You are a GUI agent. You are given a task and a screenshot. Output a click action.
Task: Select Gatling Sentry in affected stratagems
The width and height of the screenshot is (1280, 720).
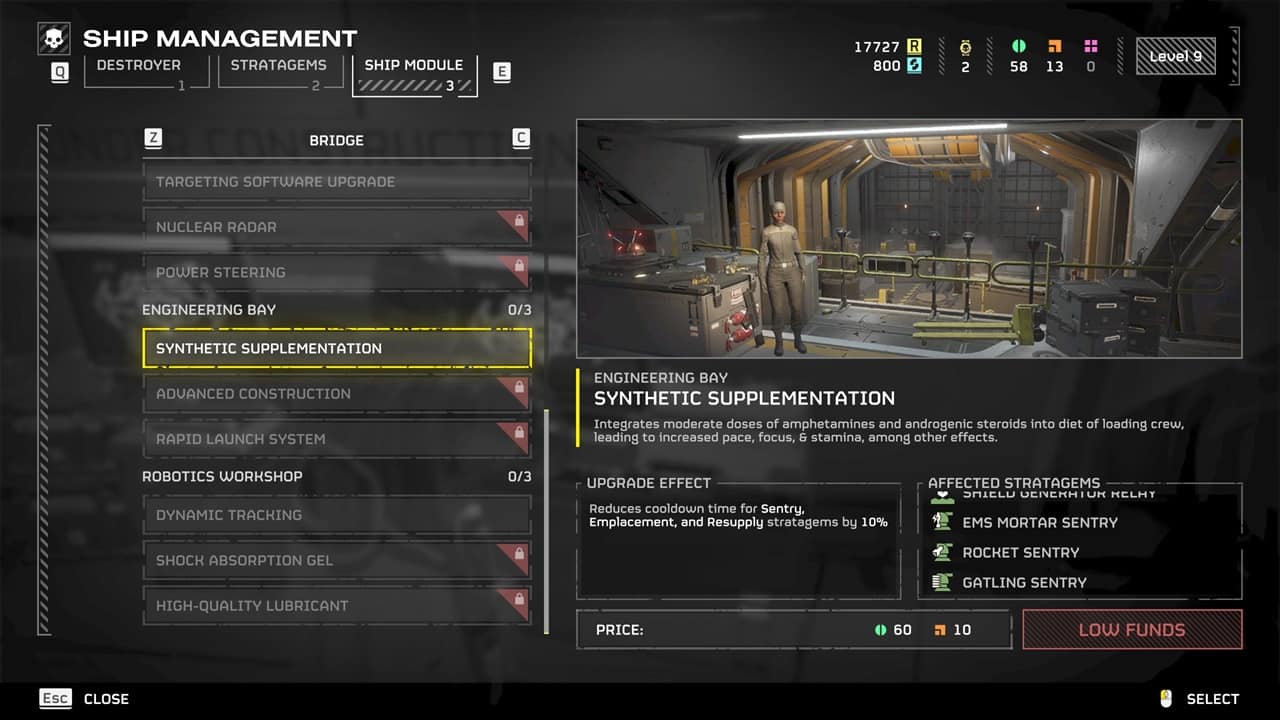tap(1024, 582)
